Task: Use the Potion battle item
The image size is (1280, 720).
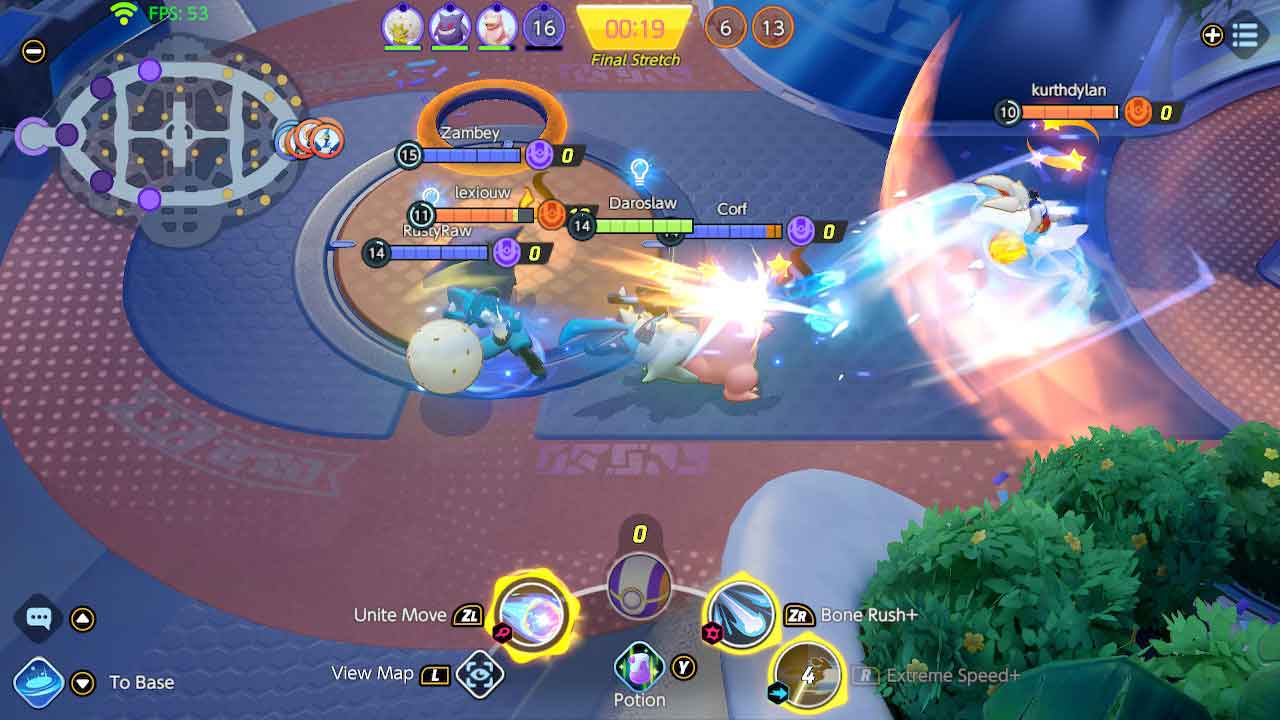Action: 640,664
